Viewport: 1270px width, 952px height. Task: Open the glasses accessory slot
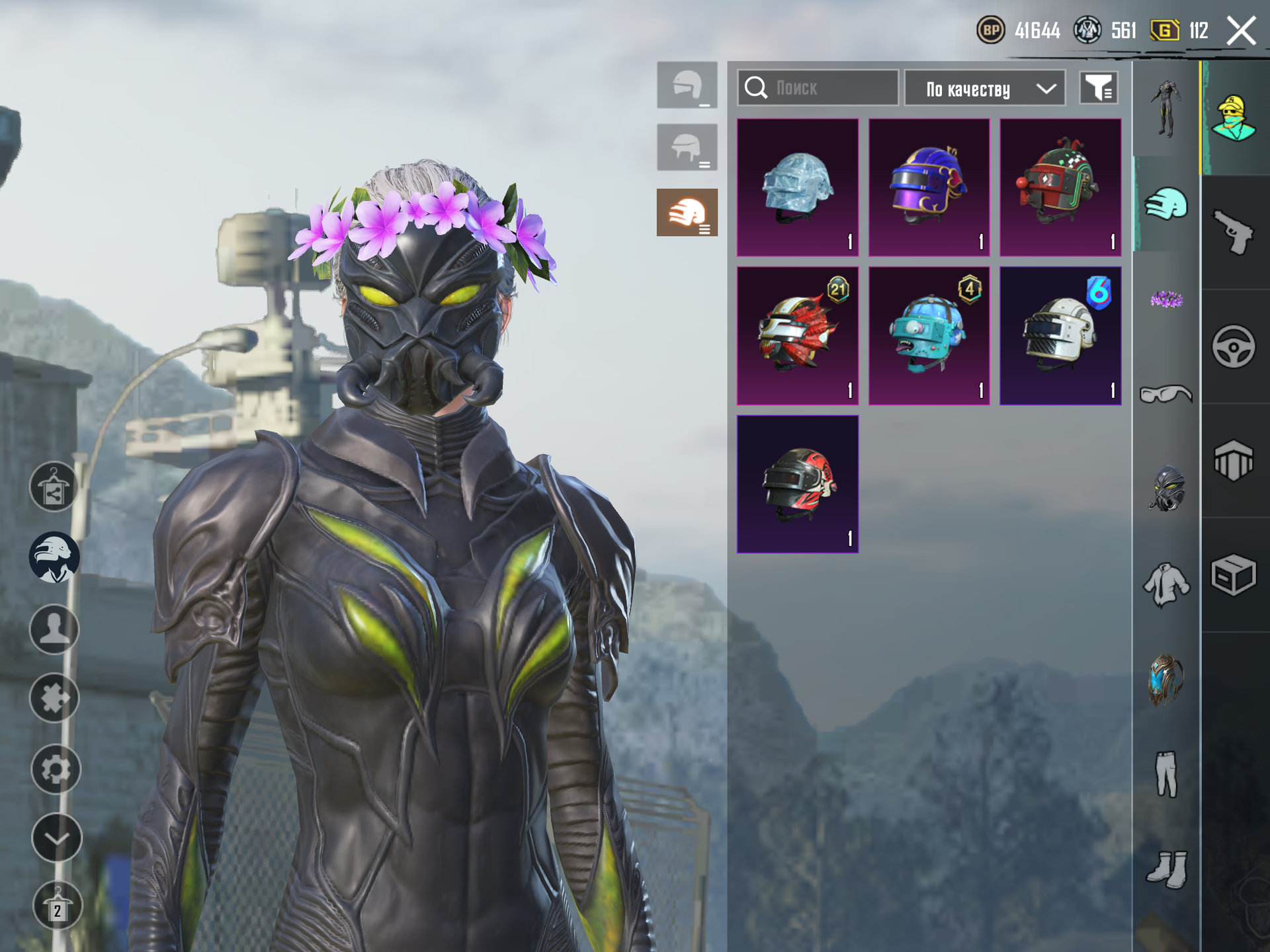(x=1166, y=395)
